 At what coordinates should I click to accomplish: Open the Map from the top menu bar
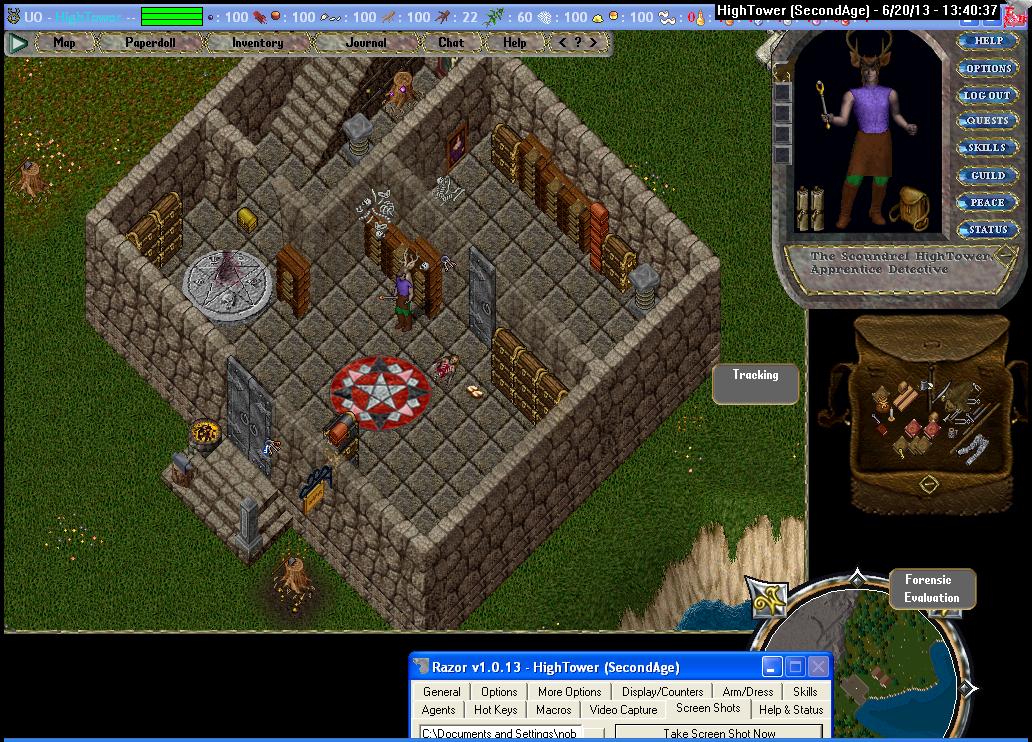point(65,43)
